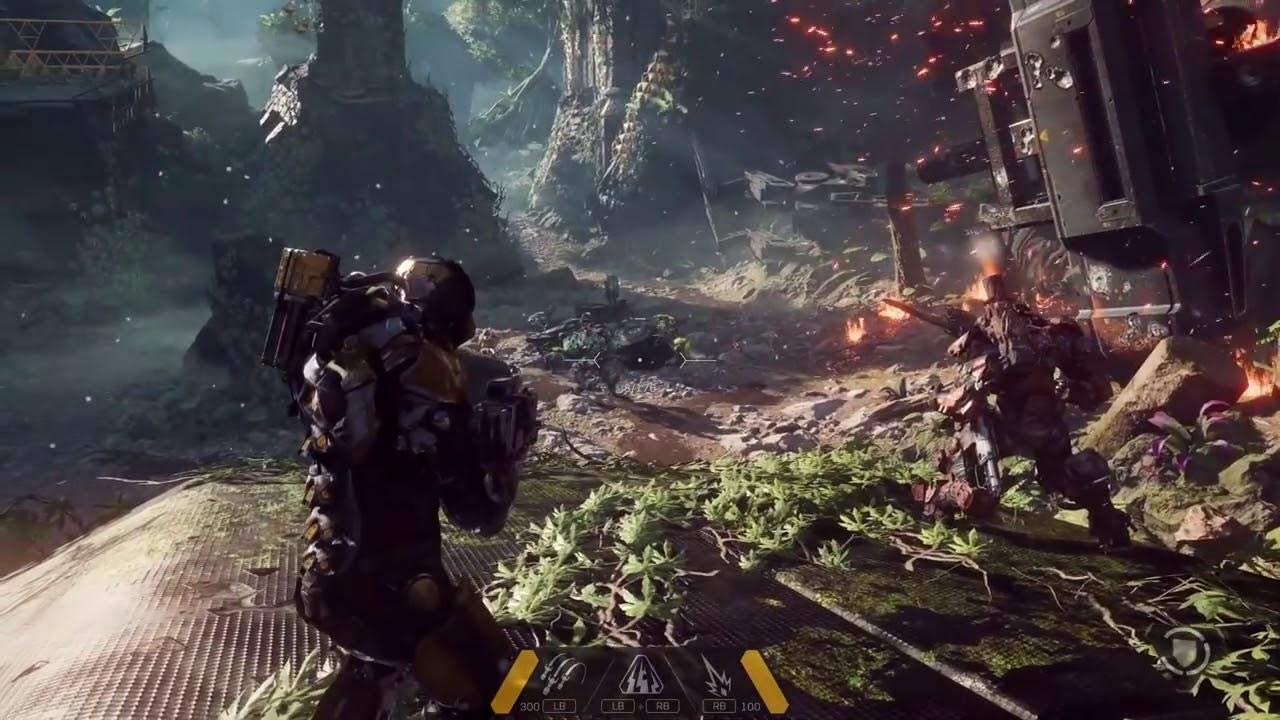Click the ammo counter showing 8/176
Screen dimensions: 1280x720
(634, 387)
